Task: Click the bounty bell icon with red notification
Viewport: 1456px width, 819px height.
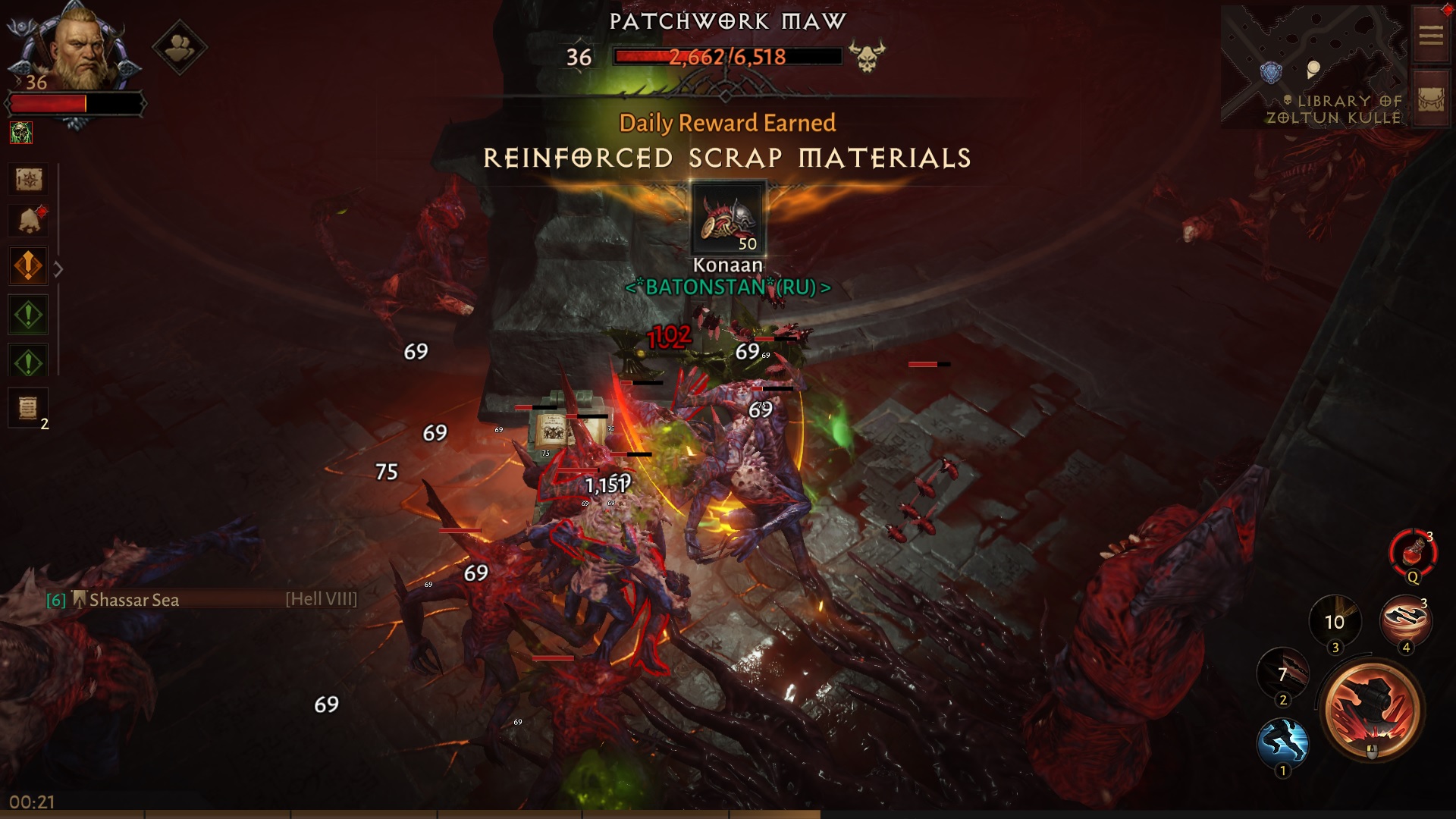Action: tap(28, 220)
